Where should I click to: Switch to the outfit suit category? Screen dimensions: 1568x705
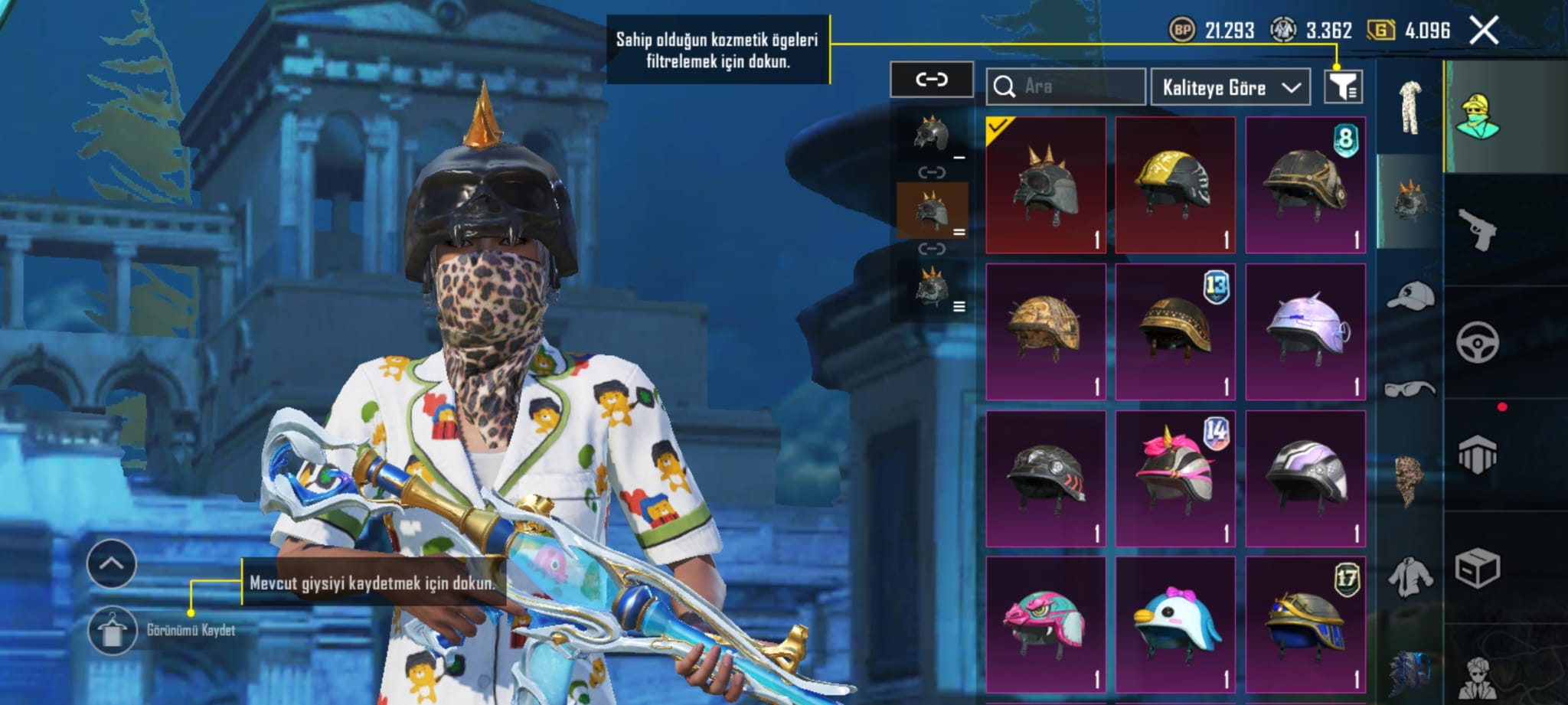click(x=1410, y=107)
